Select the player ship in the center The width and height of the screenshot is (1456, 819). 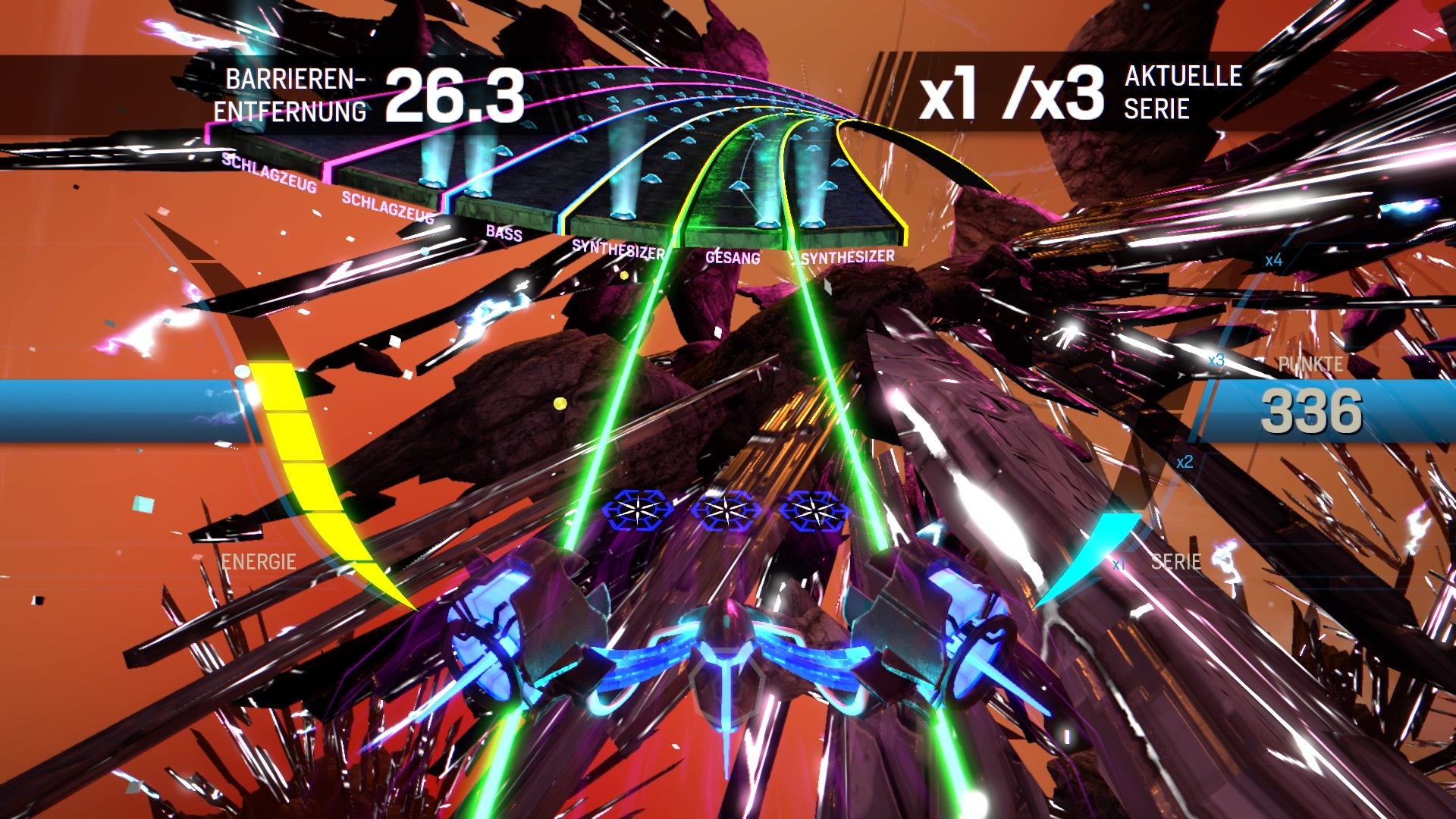point(728,667)
